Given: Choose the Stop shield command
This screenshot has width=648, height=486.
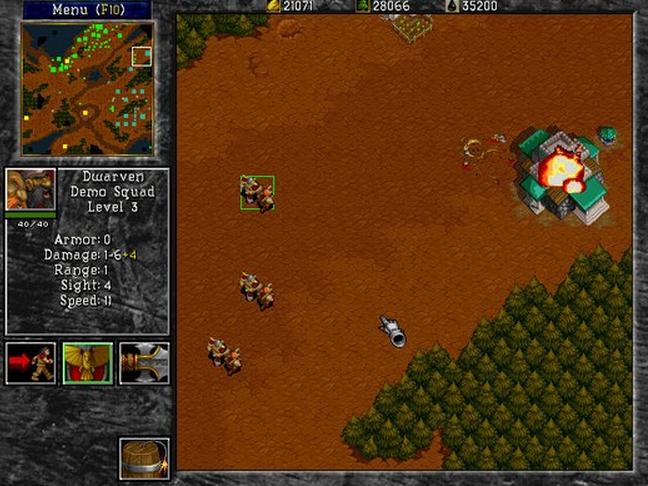Looking at the screenshot, I should pos(87,363).
